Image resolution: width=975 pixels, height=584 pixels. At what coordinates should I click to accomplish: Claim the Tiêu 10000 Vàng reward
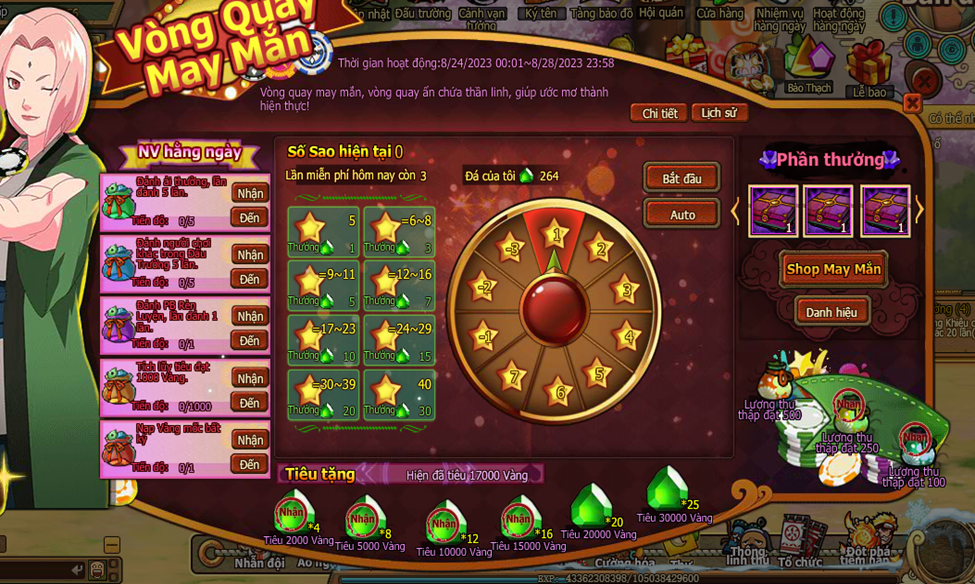(x=442, y=523)
